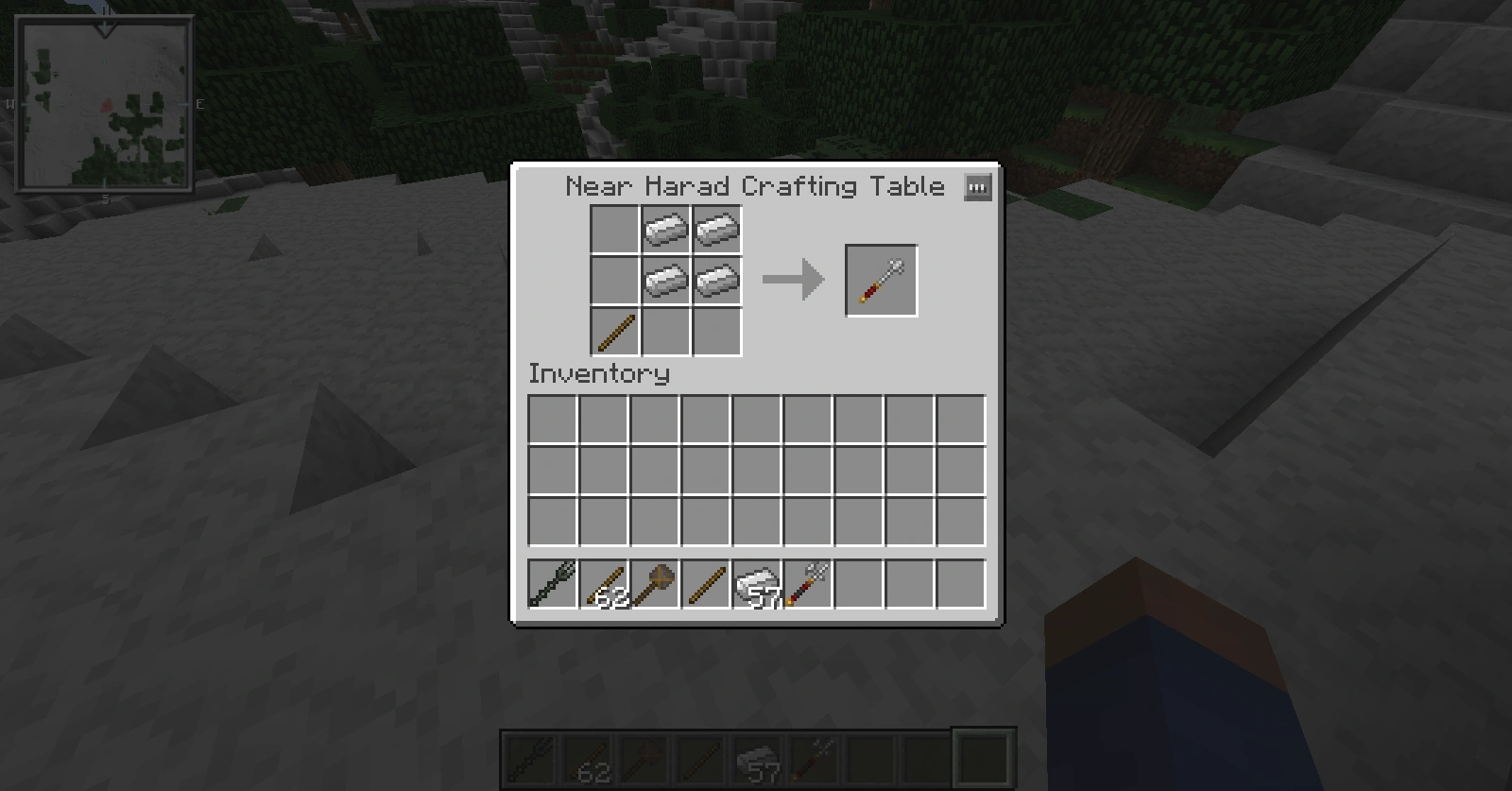The height and width of the screenshot is (791, 1512).
Task: Select the pike in the first hotbar slot
Action: click(x=552, y=586)
